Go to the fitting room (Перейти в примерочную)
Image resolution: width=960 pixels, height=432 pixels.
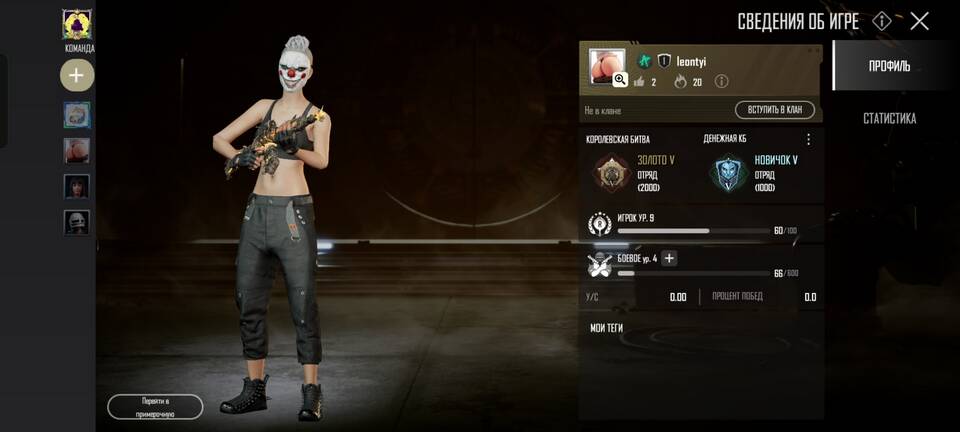(x=155, y=406)
